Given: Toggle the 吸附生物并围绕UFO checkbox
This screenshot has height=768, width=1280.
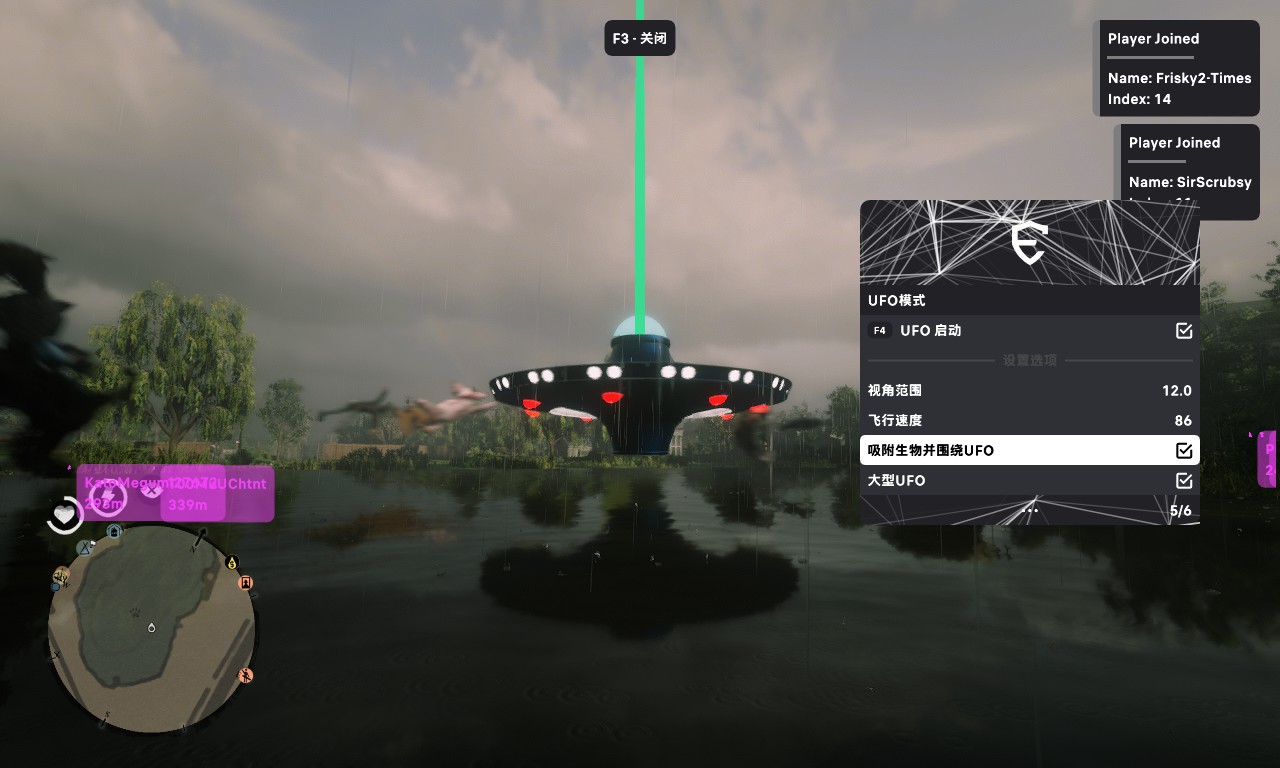Looking at the screenshot, I should 1184,451.
